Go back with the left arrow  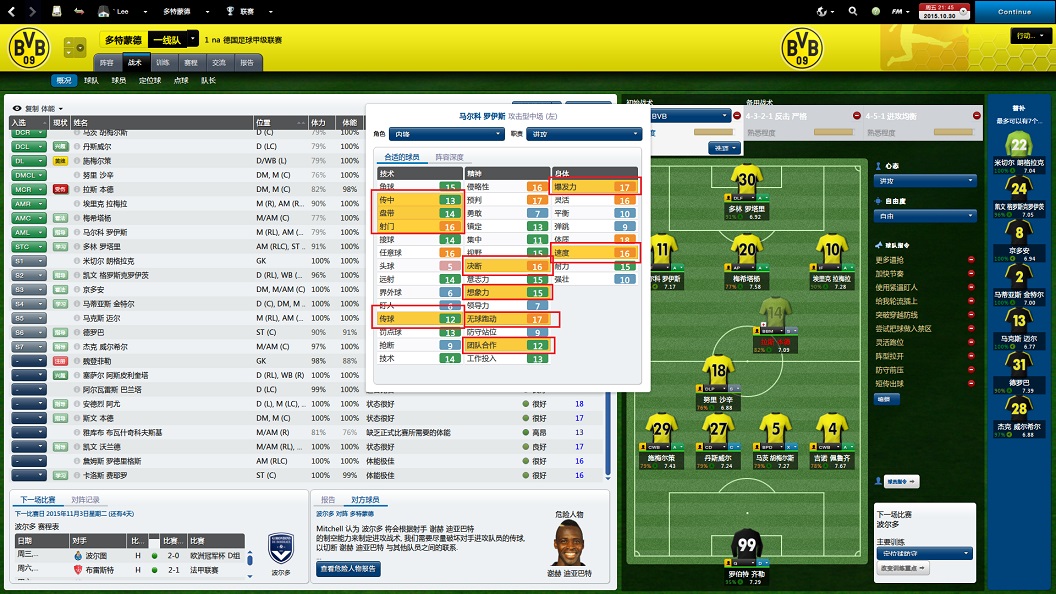tap(11, 12)
